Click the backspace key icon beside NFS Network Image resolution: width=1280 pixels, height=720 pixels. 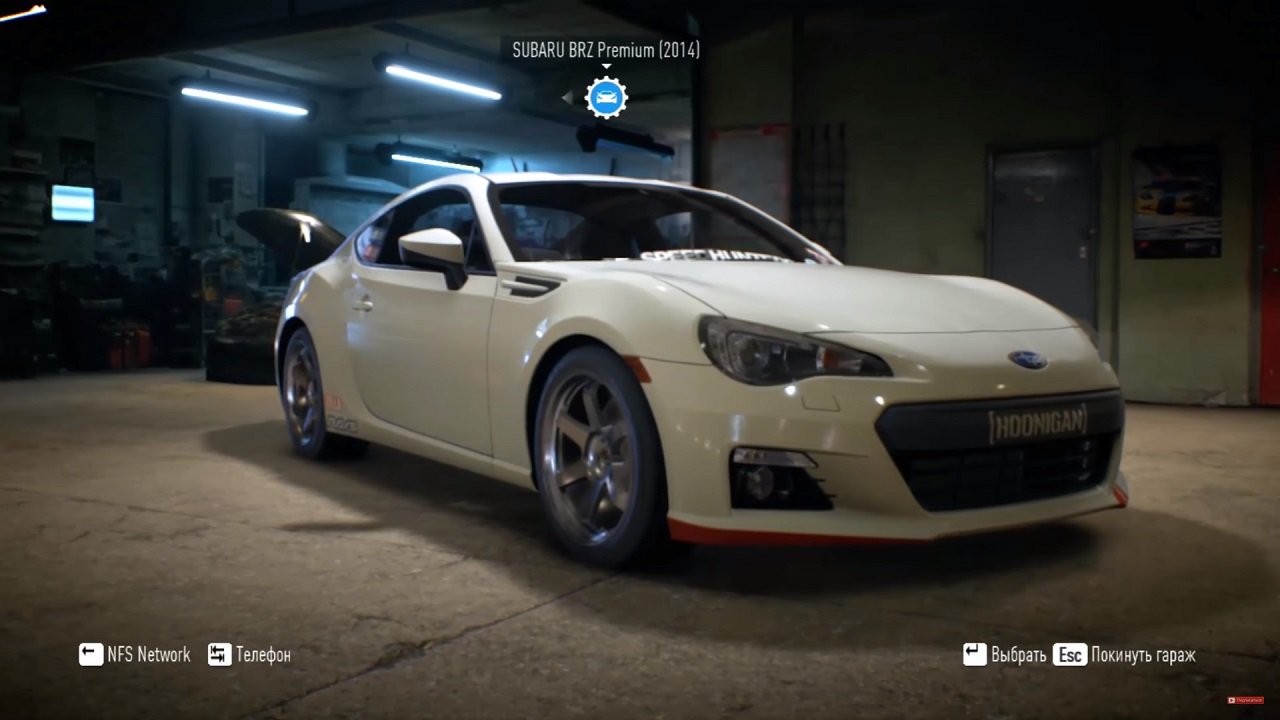tap(91, 655)
